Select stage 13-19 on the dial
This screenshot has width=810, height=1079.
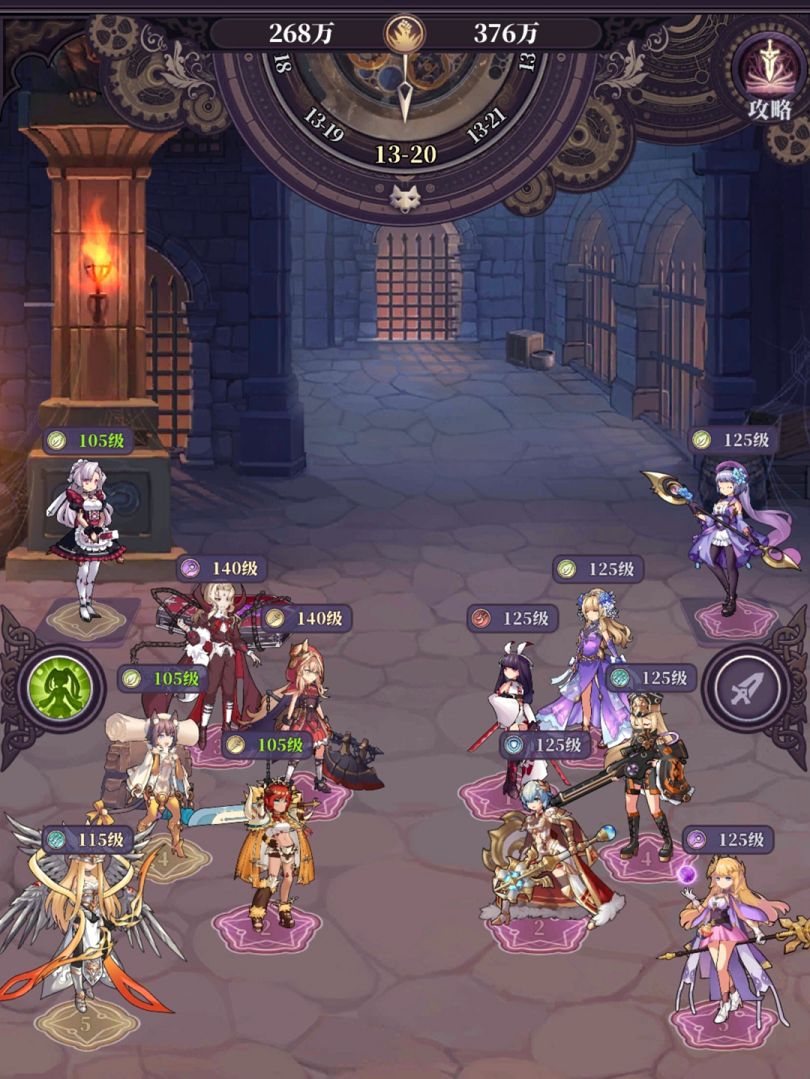click(322, 130)
